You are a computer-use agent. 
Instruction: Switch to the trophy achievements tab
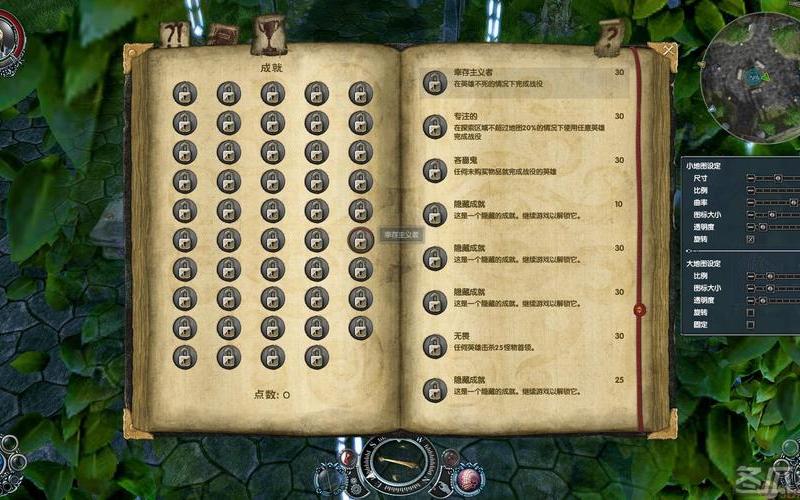269,33
